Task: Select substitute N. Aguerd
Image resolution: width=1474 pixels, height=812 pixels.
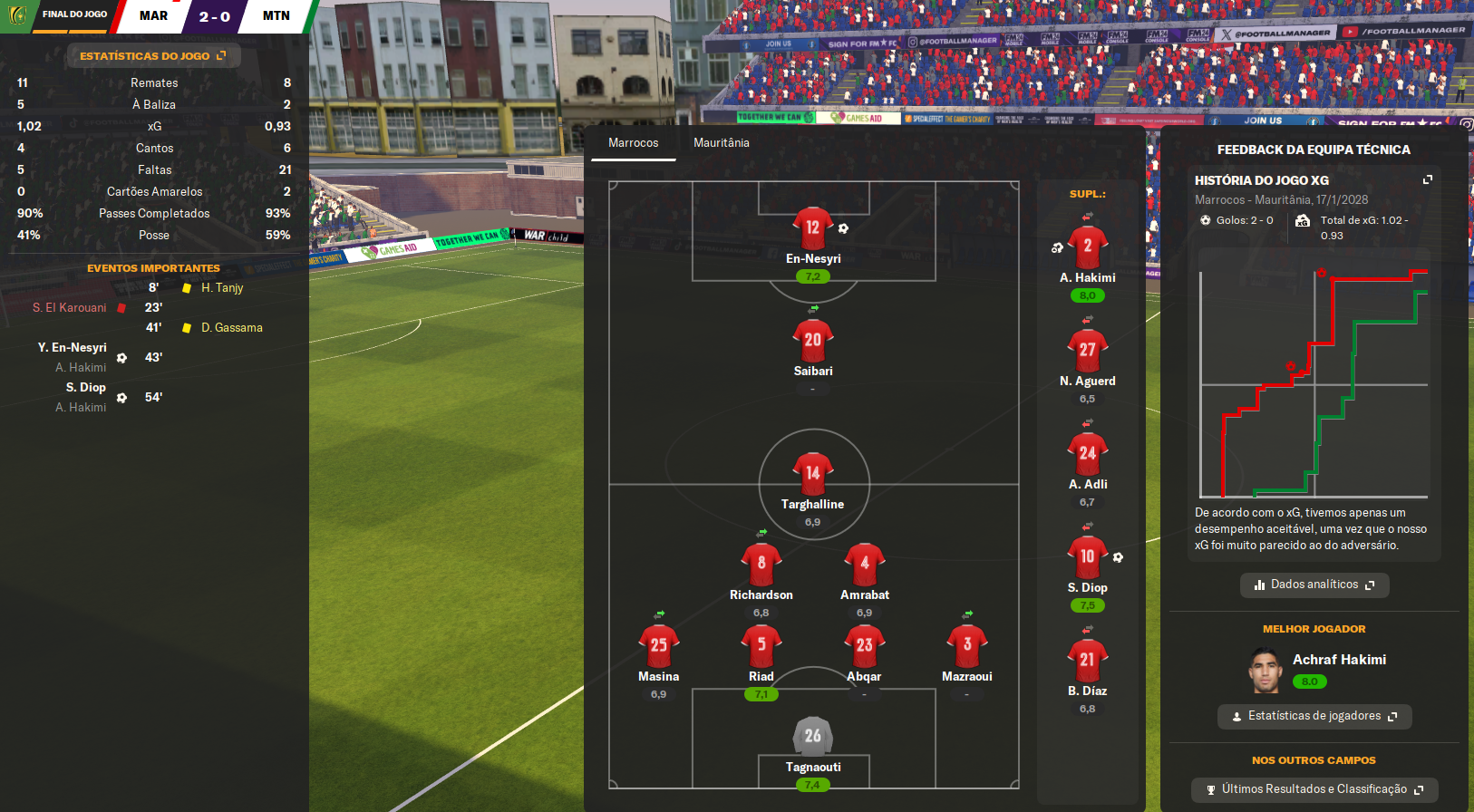Action: (1087, 350)
